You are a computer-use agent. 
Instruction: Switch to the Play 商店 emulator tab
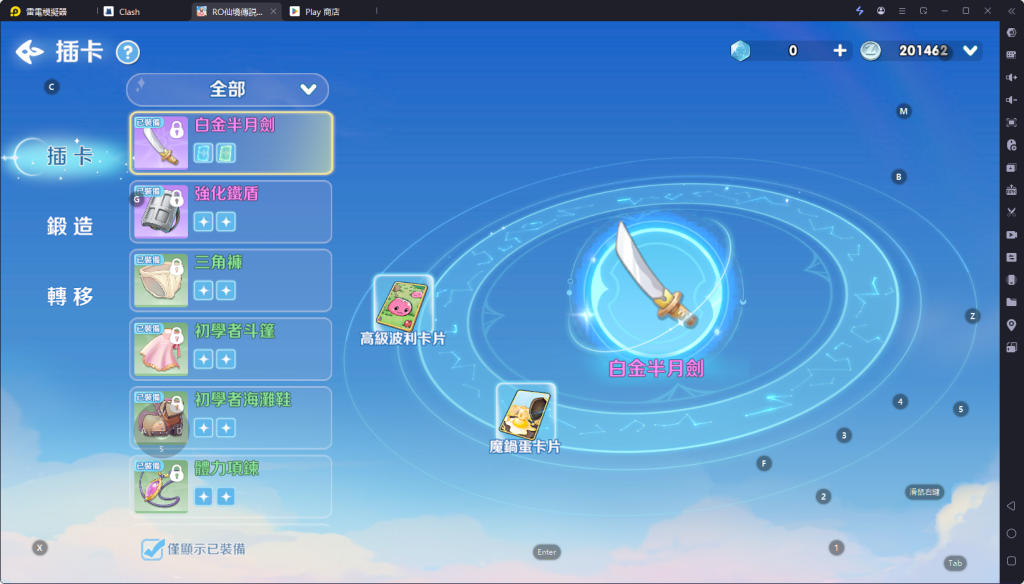320,11
